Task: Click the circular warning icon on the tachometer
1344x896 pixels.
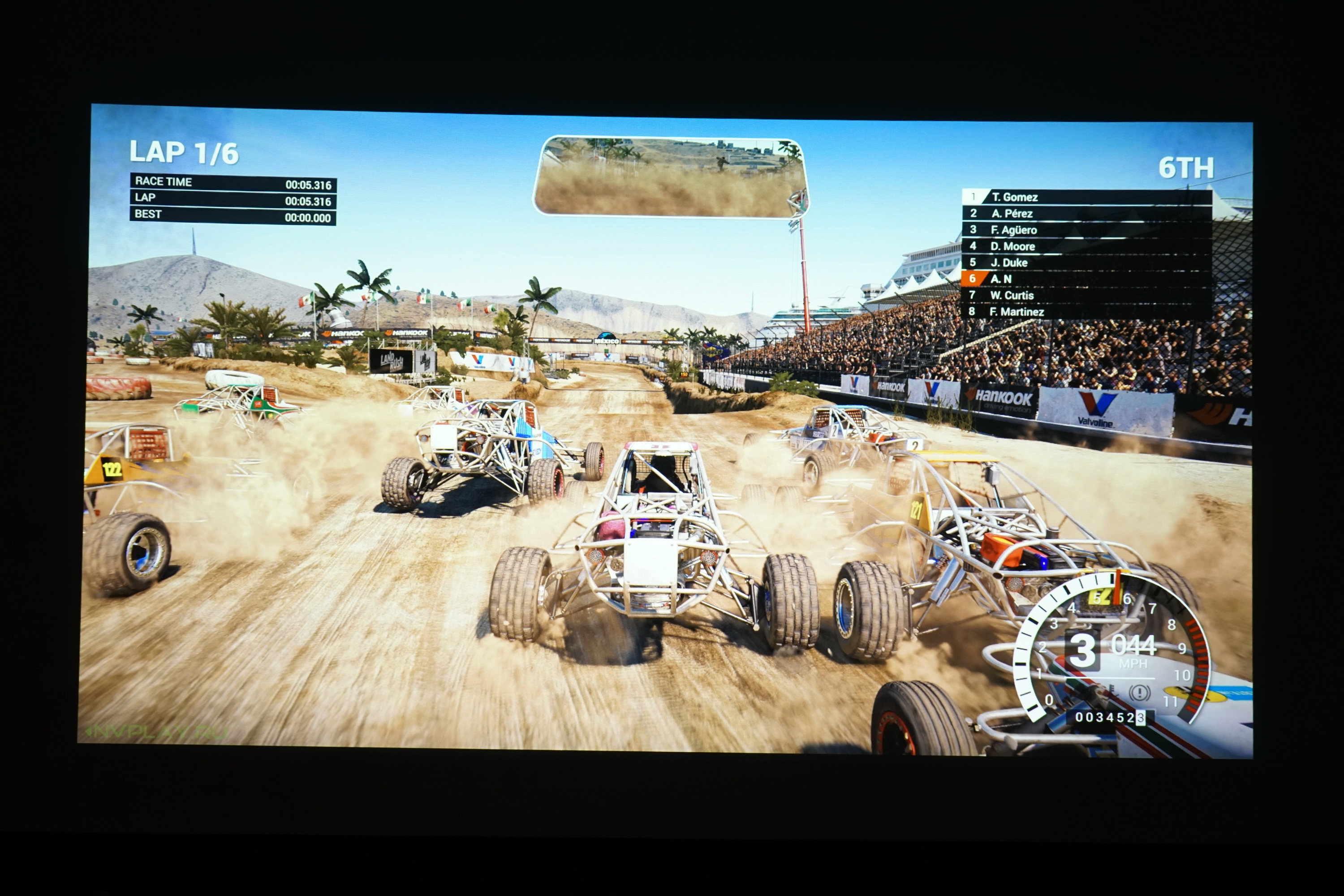Action: tap(1139, 693)
